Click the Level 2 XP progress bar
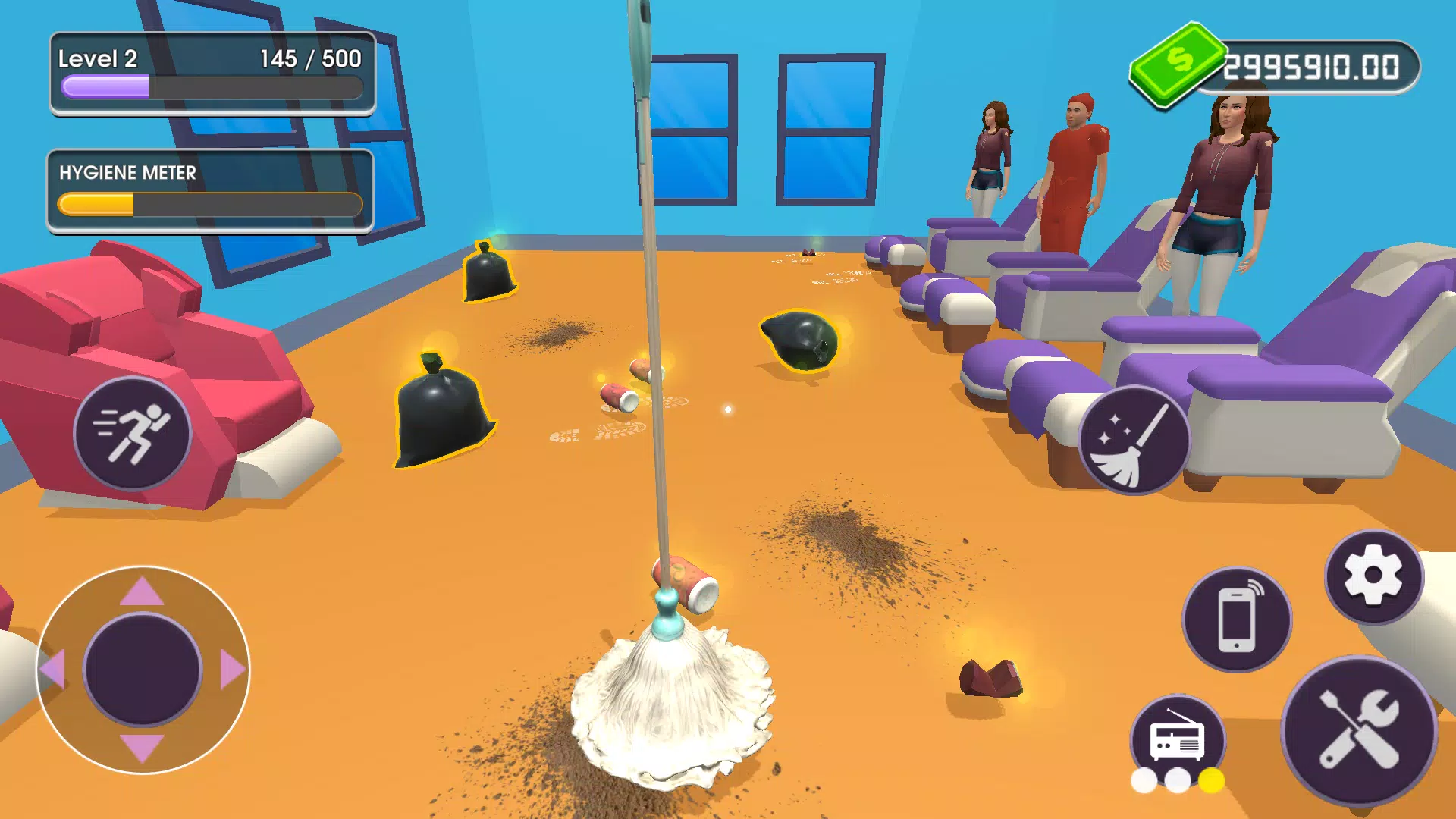The width and height of the screenshot is (1456, 819). tap(211, 89)
